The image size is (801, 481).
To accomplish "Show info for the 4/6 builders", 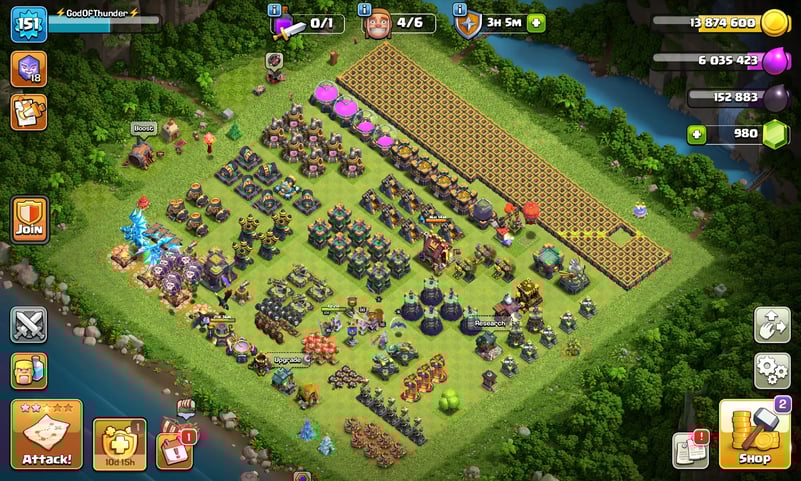I will point(367,10).
